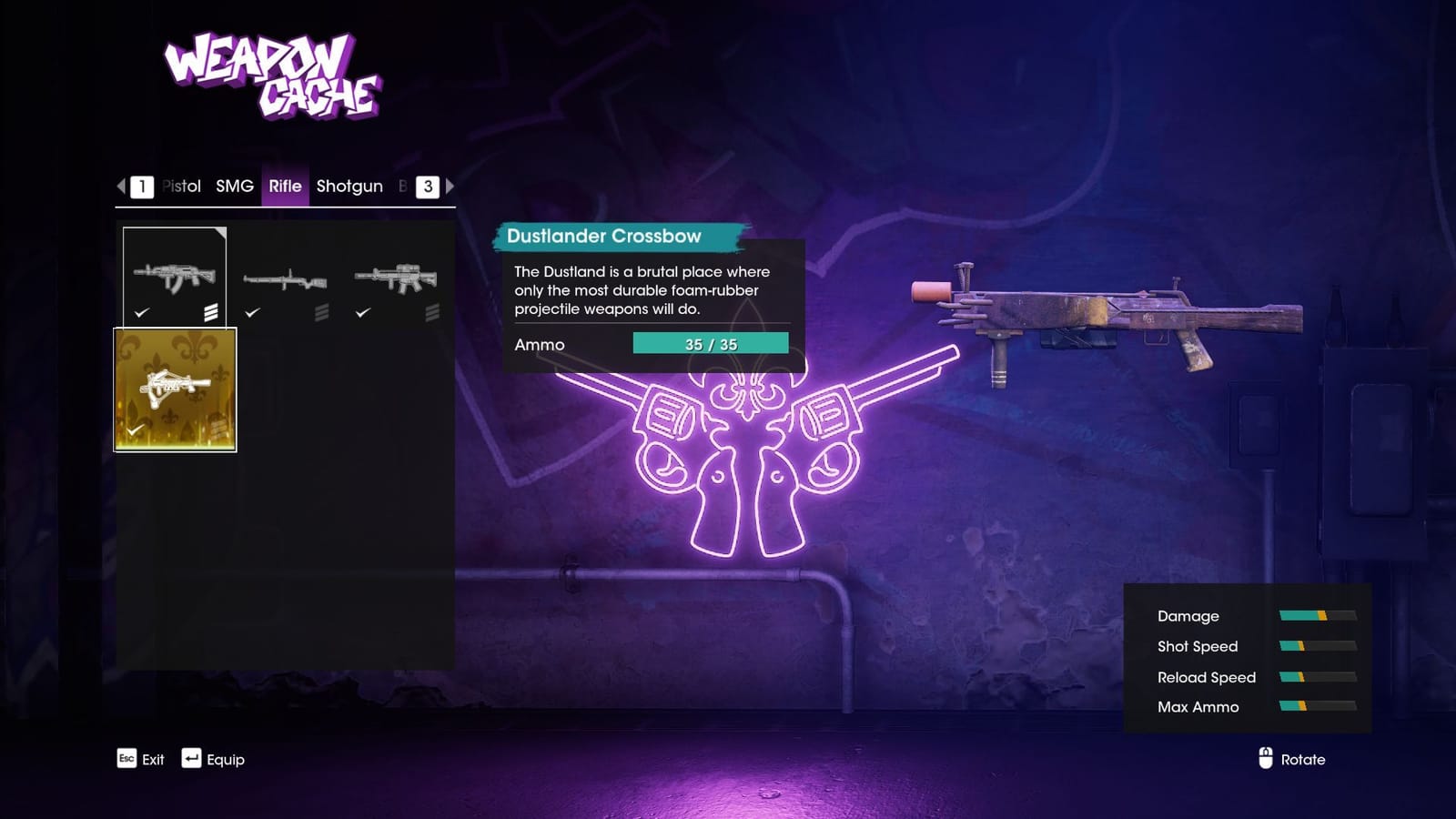Click the Exit button

click(153, 759)
